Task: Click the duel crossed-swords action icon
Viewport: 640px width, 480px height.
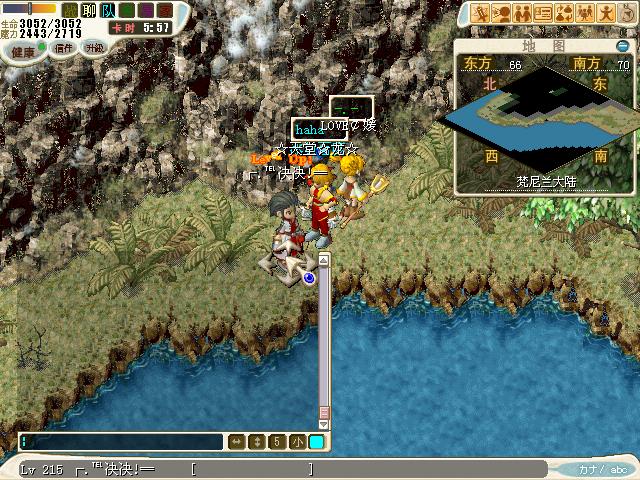Action: (478, 14)
